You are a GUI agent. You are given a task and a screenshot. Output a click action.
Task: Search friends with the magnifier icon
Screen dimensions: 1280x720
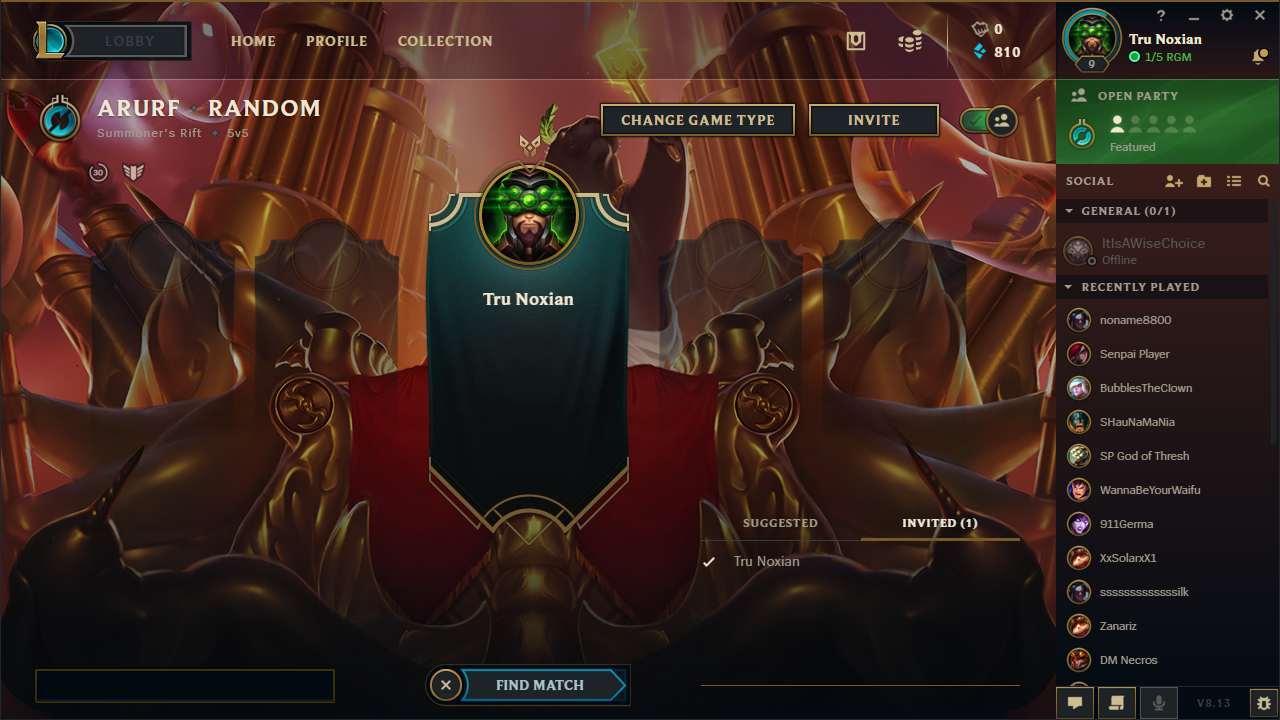click(1263, 181)
